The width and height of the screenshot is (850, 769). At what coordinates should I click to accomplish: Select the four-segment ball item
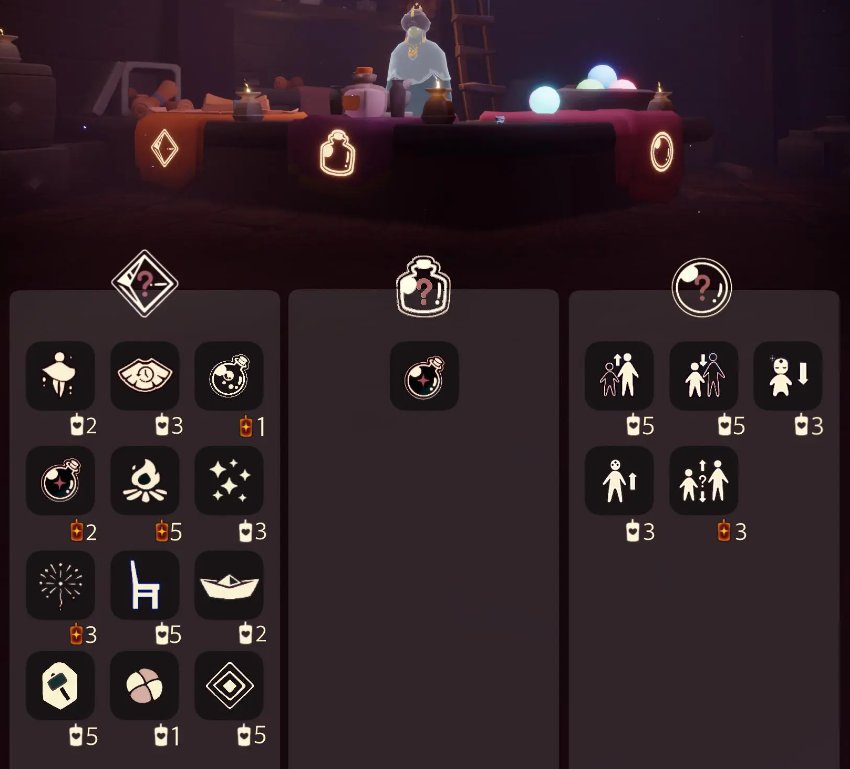(x=145, y=686)
